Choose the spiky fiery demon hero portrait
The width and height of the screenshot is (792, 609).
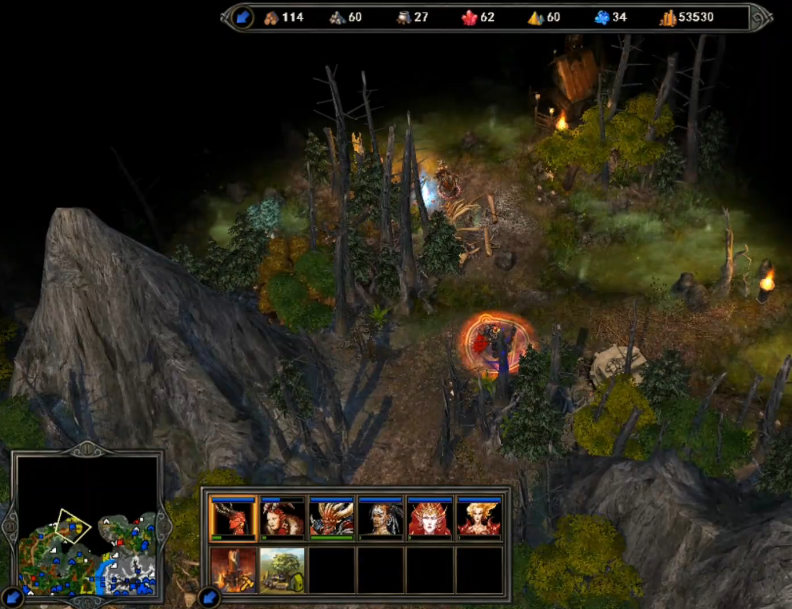click(x=332, y=519)
